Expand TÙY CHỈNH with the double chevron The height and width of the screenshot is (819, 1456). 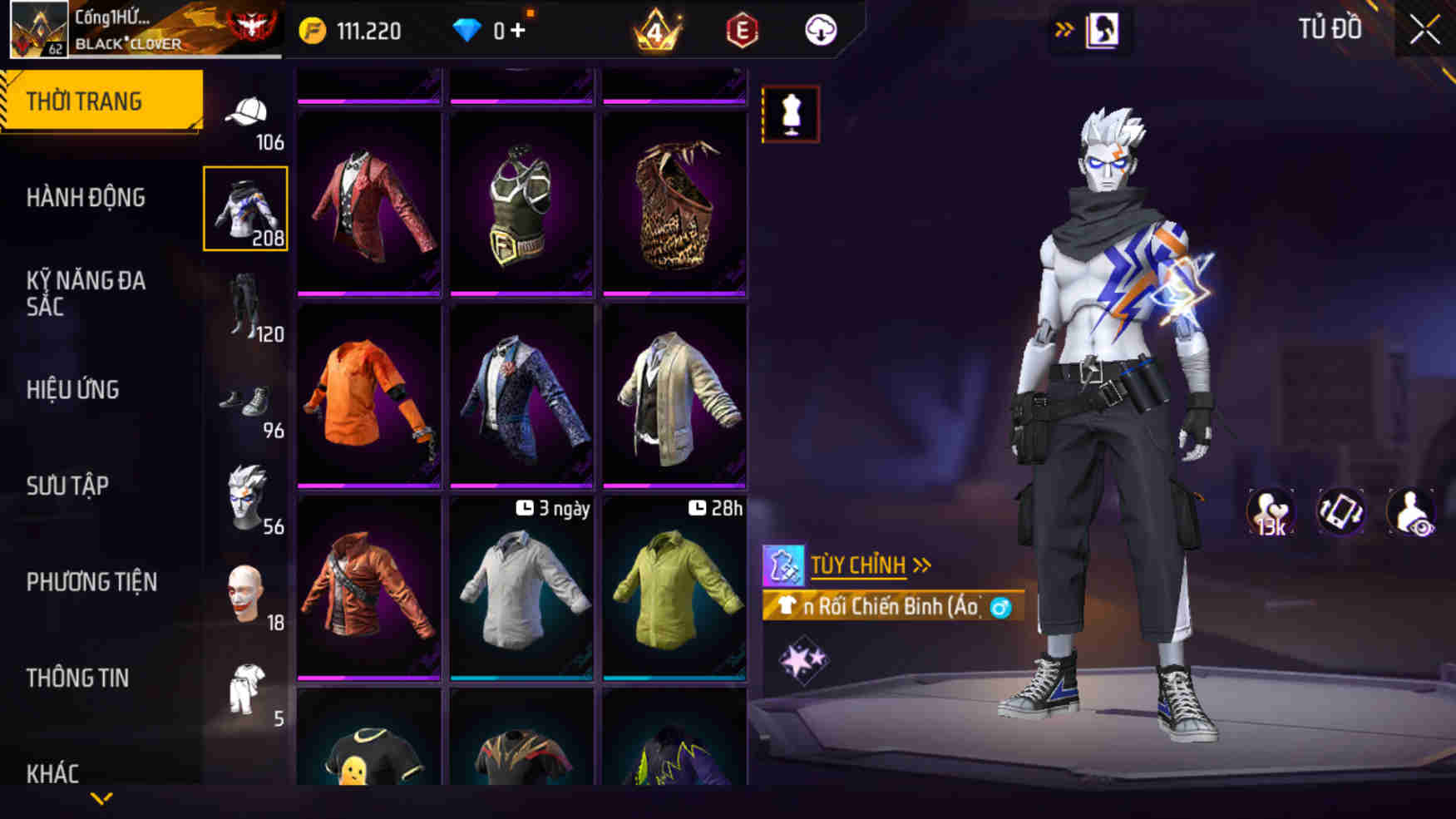click(920, 563)
